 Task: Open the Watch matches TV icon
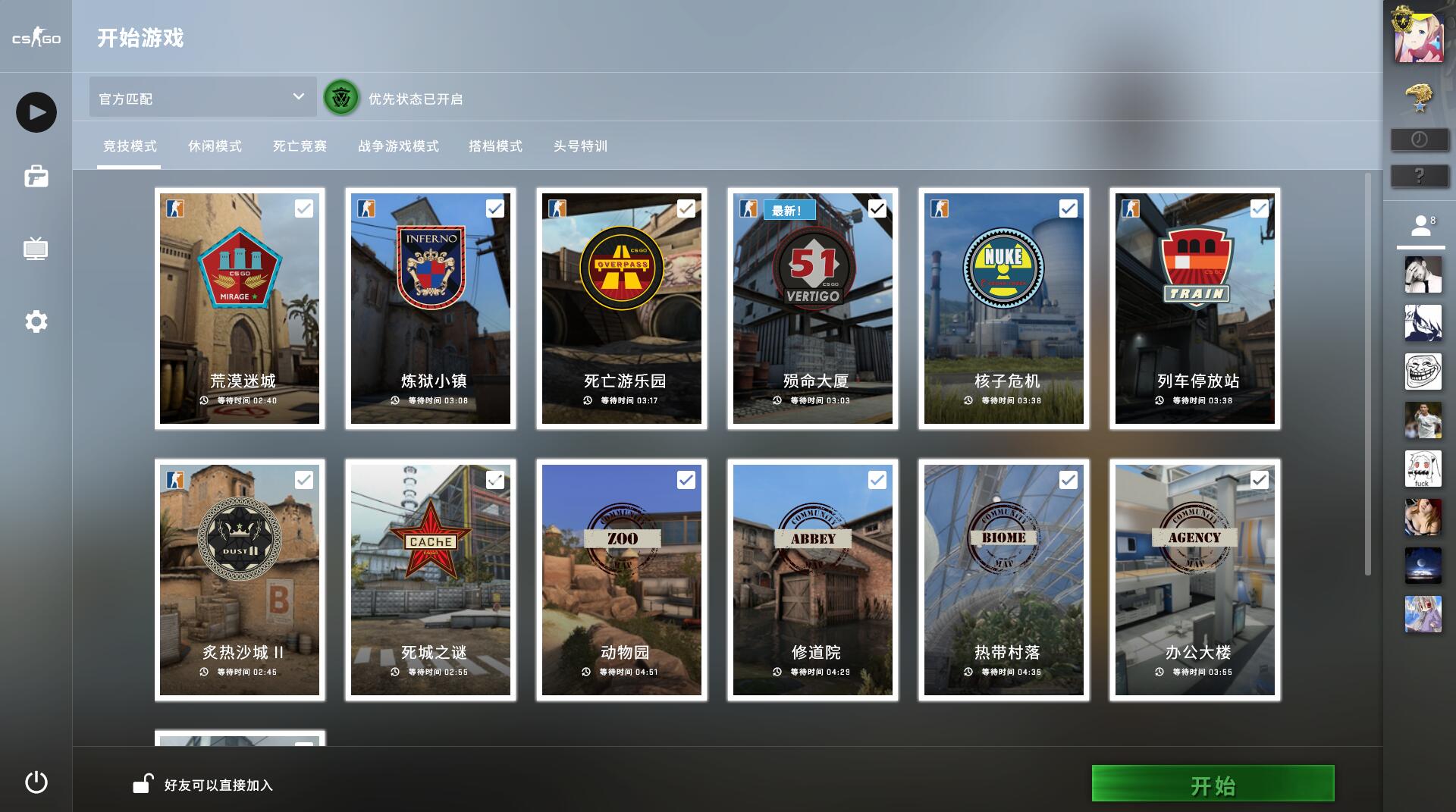pos(35,250)
